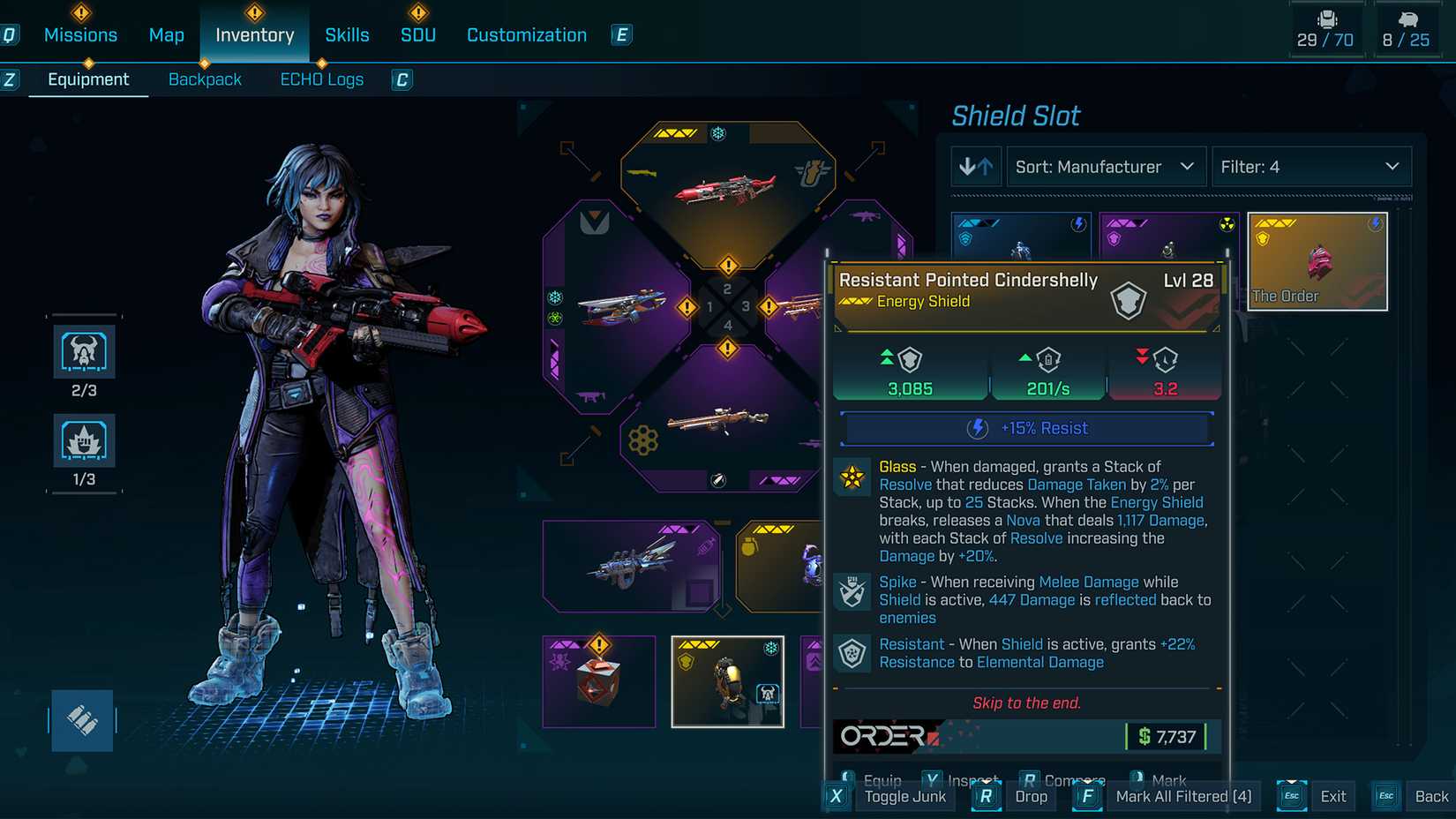This screenshot has width=1456, height=819.
Task: Click the backpack capacity icon showing 29/70
Action: point(1326,26)
